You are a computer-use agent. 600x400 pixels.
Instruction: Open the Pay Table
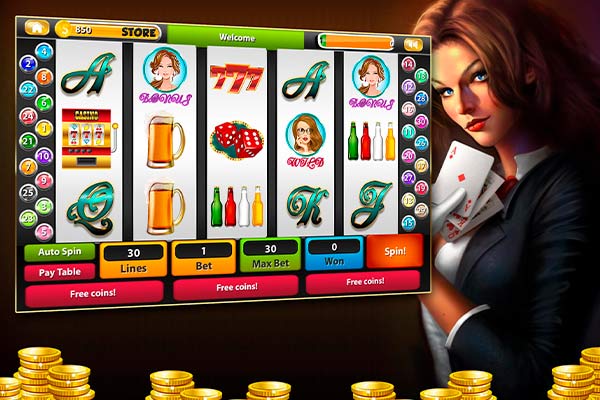(x=59, y=271)
